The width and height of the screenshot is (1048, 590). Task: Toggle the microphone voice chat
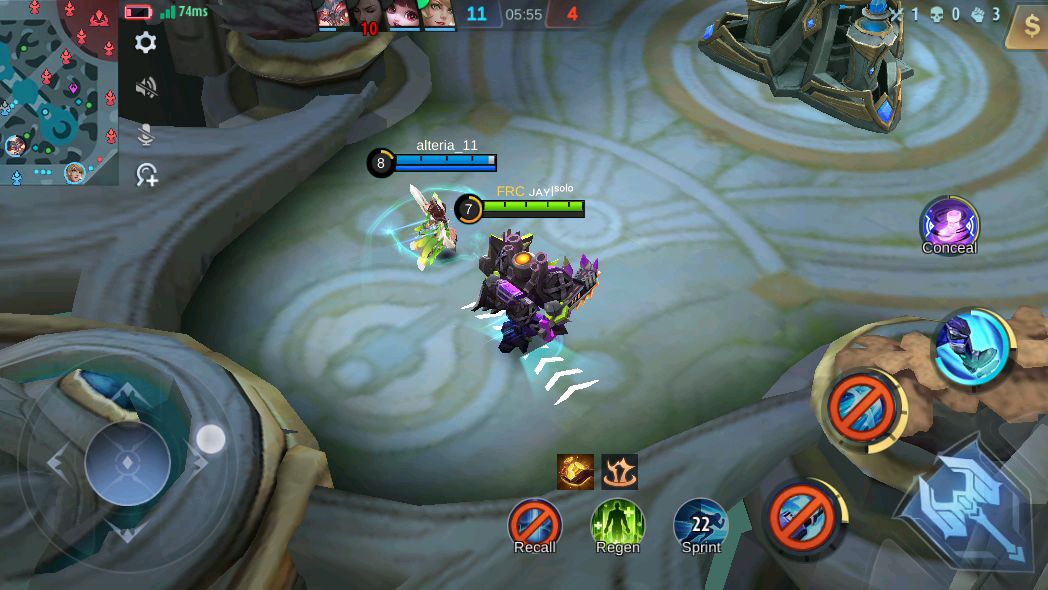(146, 133)
